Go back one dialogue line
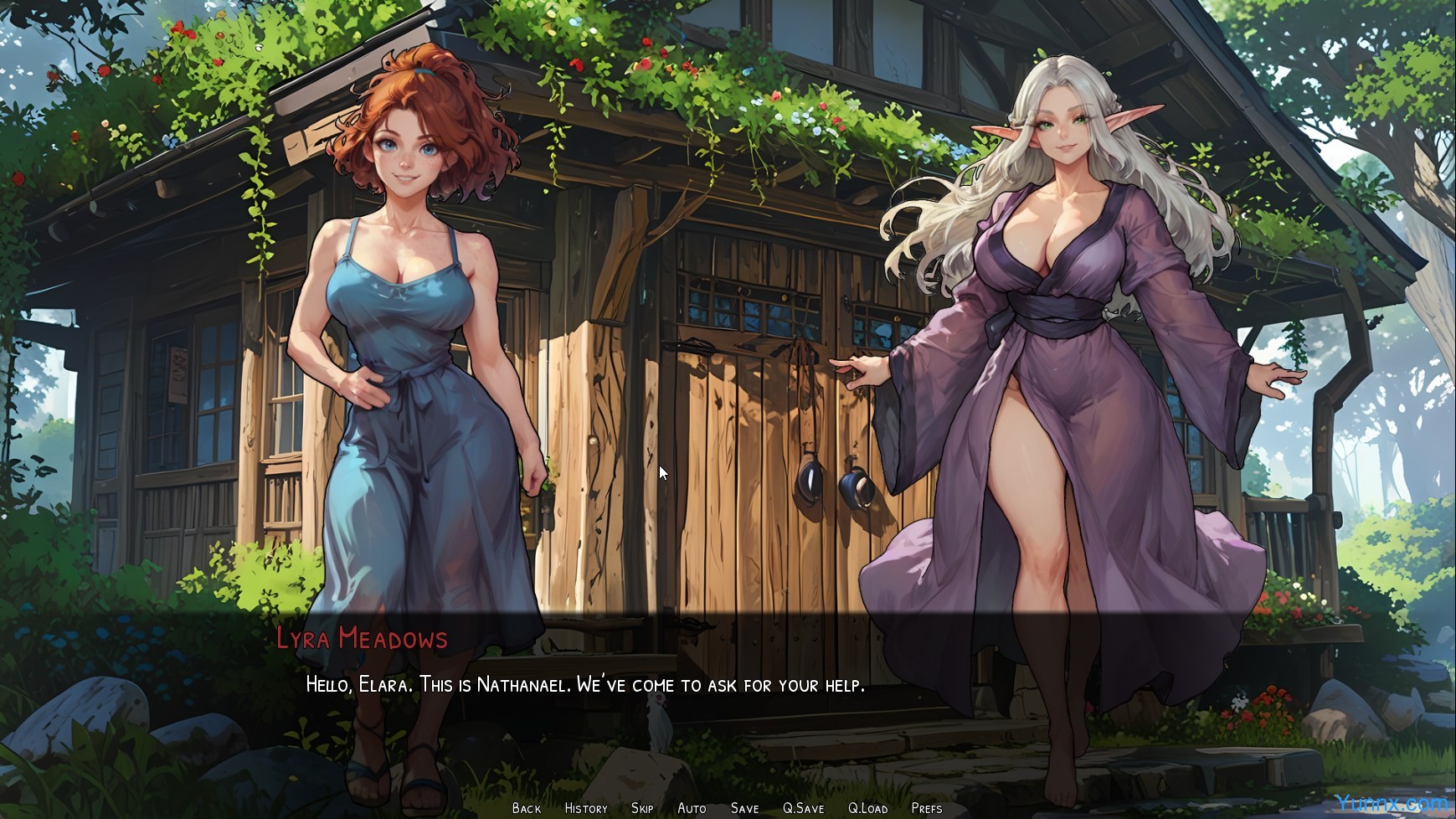 527,808
